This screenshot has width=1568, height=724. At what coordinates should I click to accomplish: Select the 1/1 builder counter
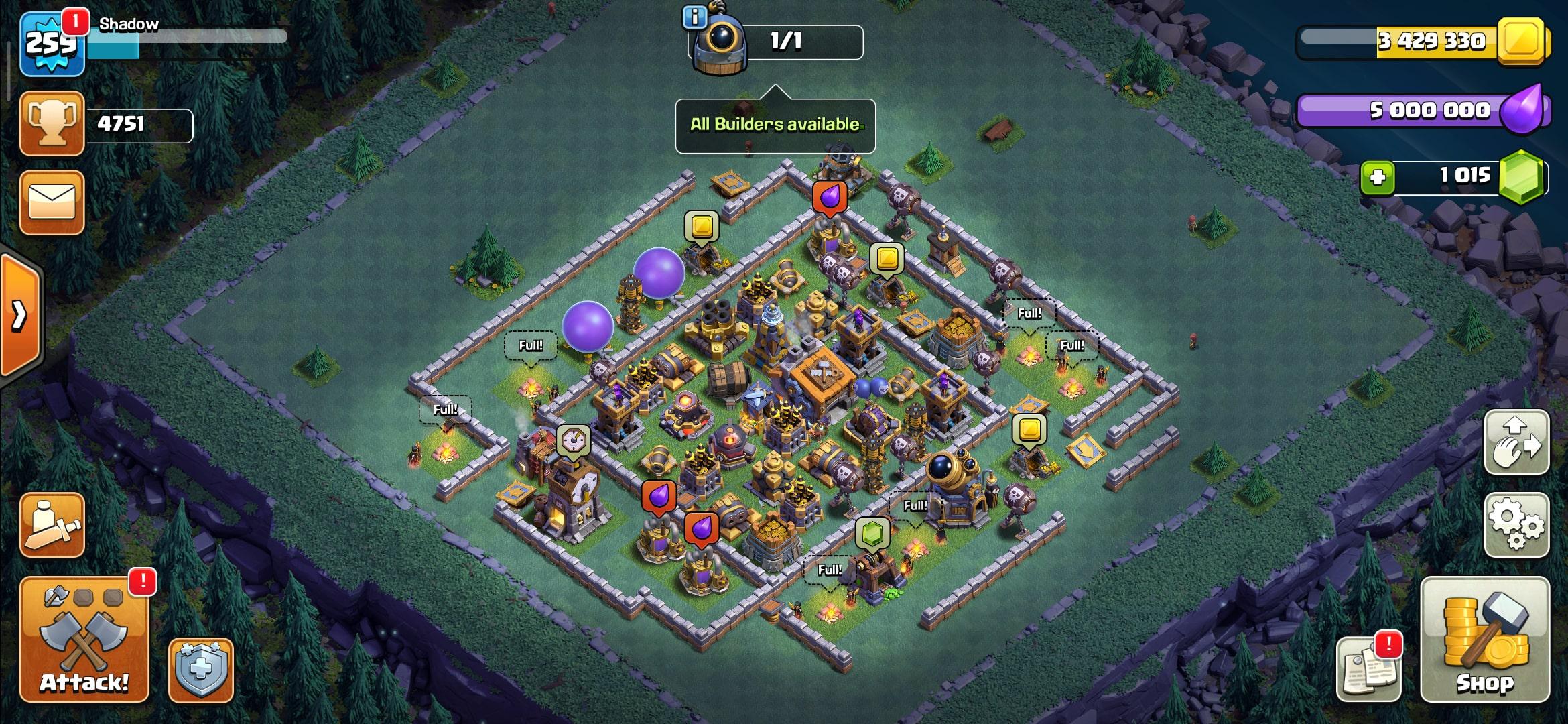pyautogui.click(x=785, y=42)
